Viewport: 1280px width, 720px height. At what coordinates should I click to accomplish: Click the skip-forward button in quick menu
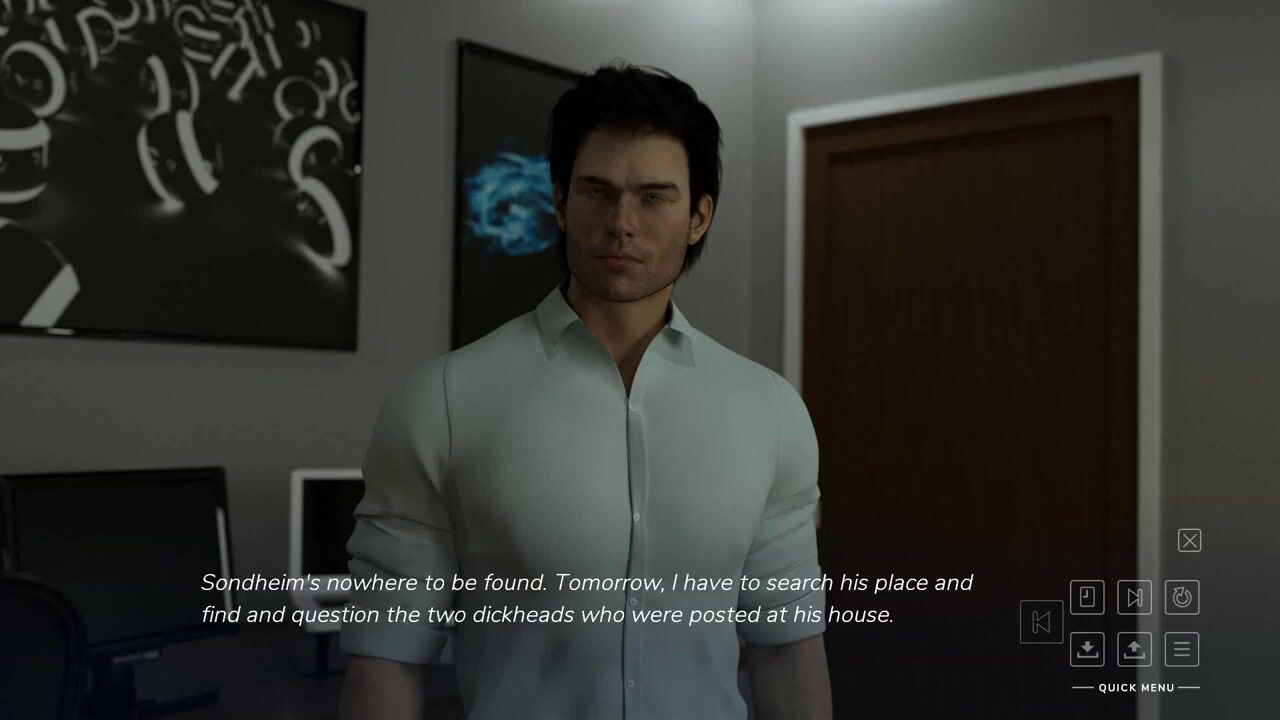pos(1134,597)
